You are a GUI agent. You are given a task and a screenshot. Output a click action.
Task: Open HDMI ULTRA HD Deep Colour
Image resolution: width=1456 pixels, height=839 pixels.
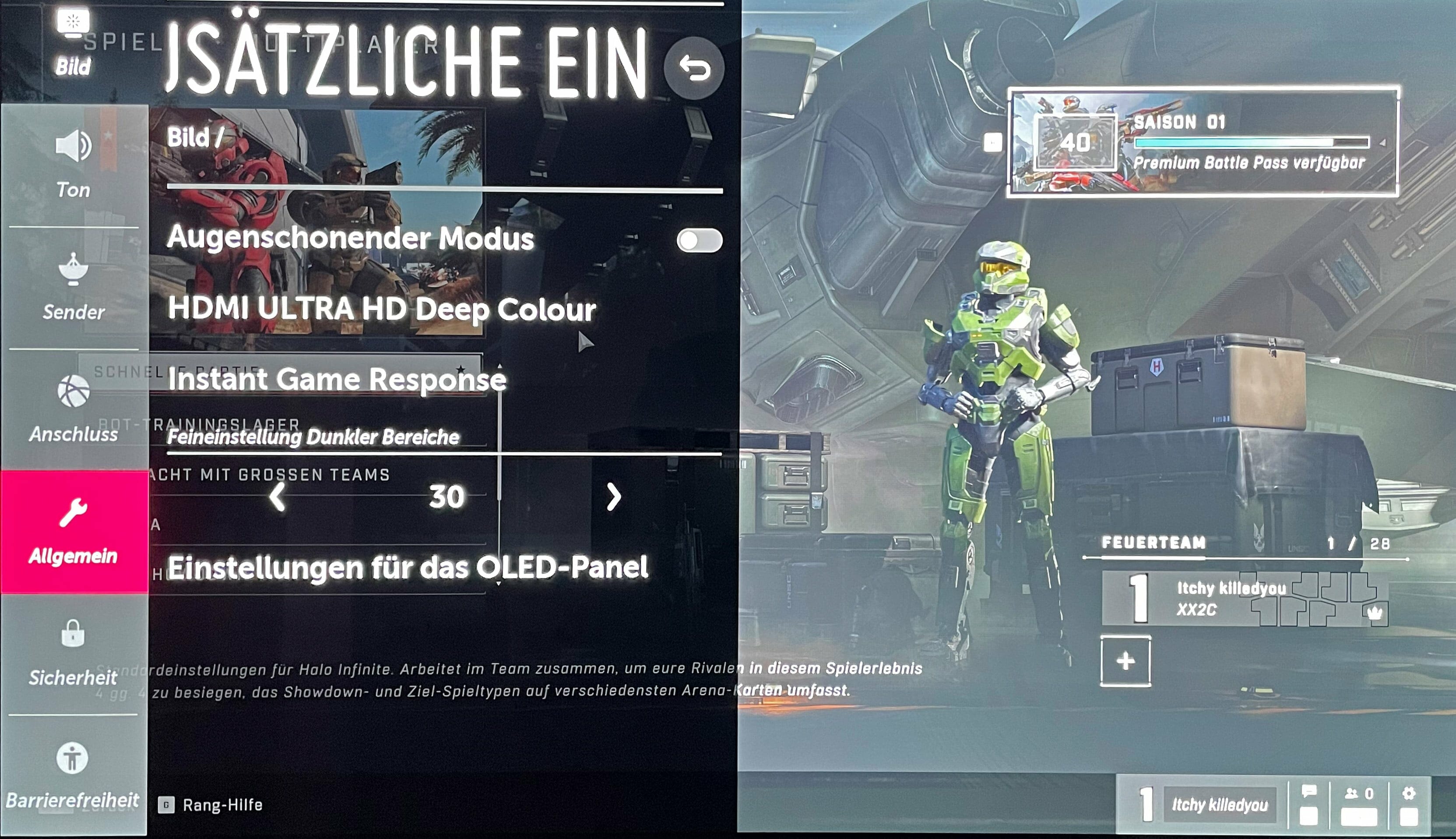click(x=381, y=309)
